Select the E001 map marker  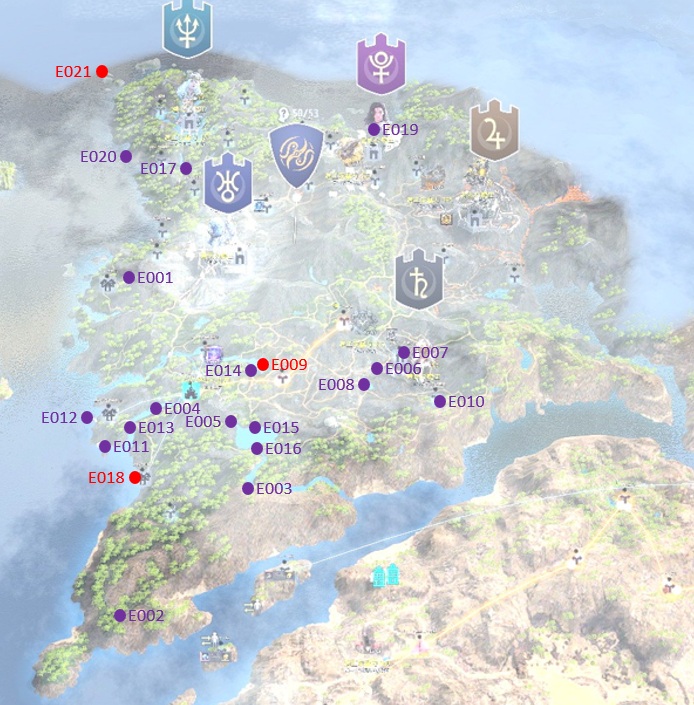pyautogui.click(x=129, y=277)
